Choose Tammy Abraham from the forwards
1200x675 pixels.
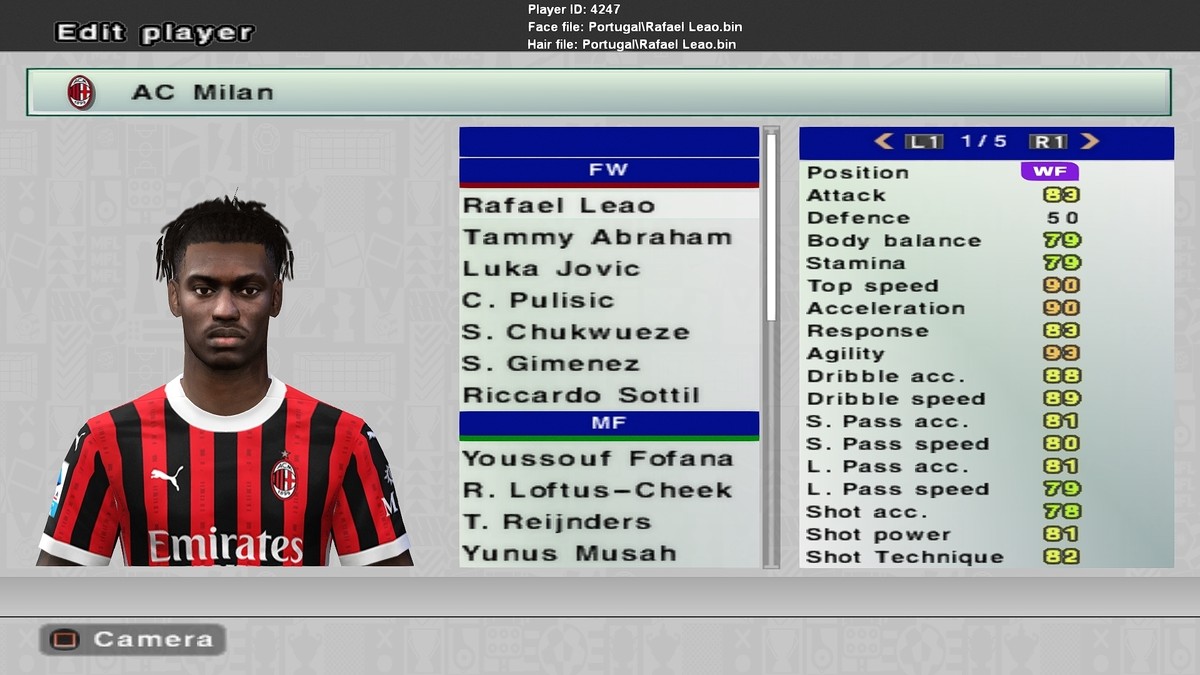(x=596, y=238)
